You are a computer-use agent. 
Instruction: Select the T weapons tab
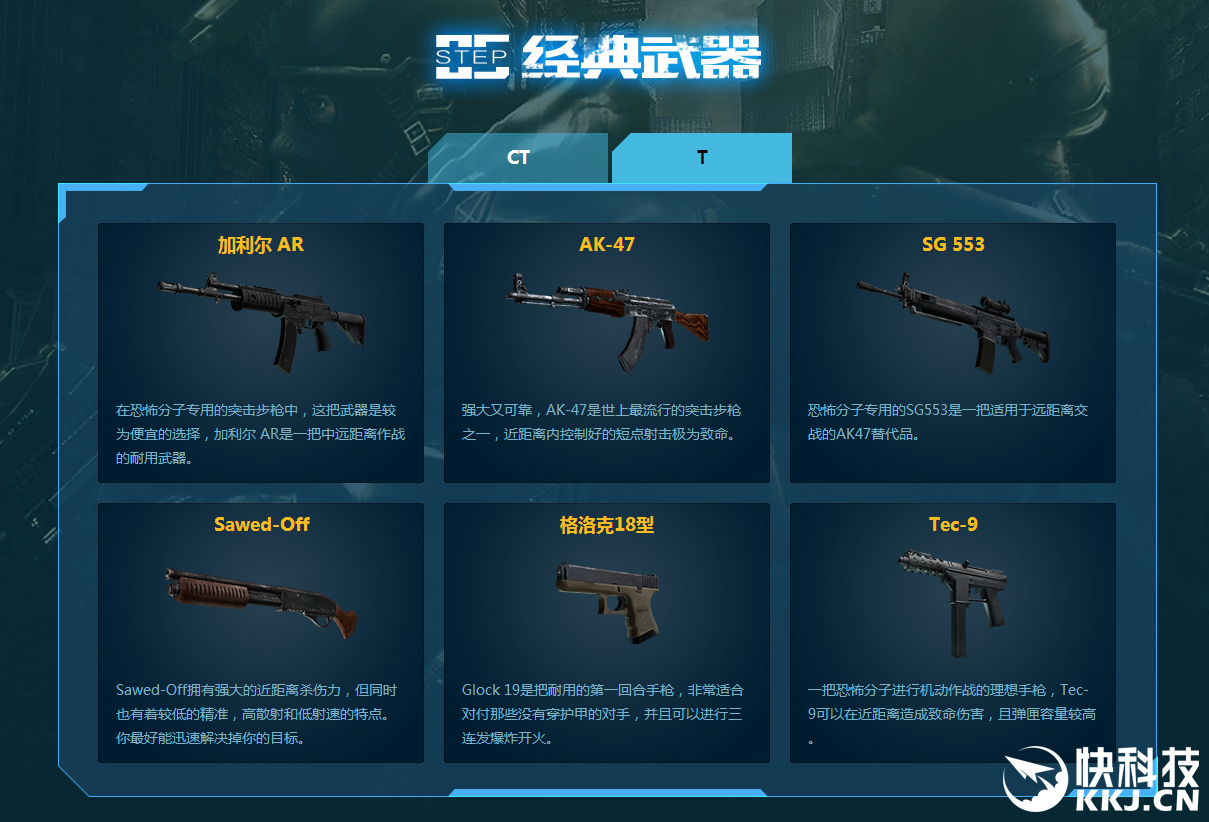click(x=702, y=158)
